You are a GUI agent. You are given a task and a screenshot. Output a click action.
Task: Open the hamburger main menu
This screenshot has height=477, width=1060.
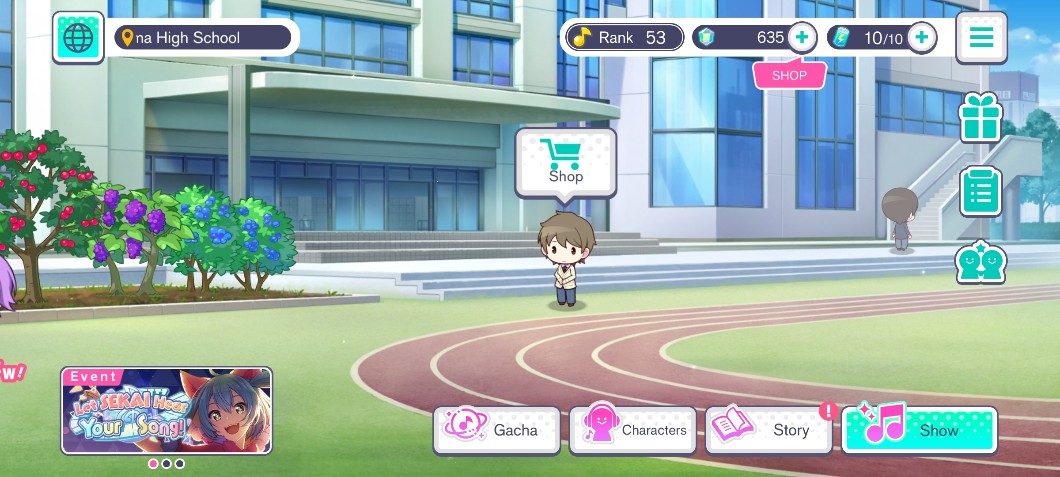point(981,38)
